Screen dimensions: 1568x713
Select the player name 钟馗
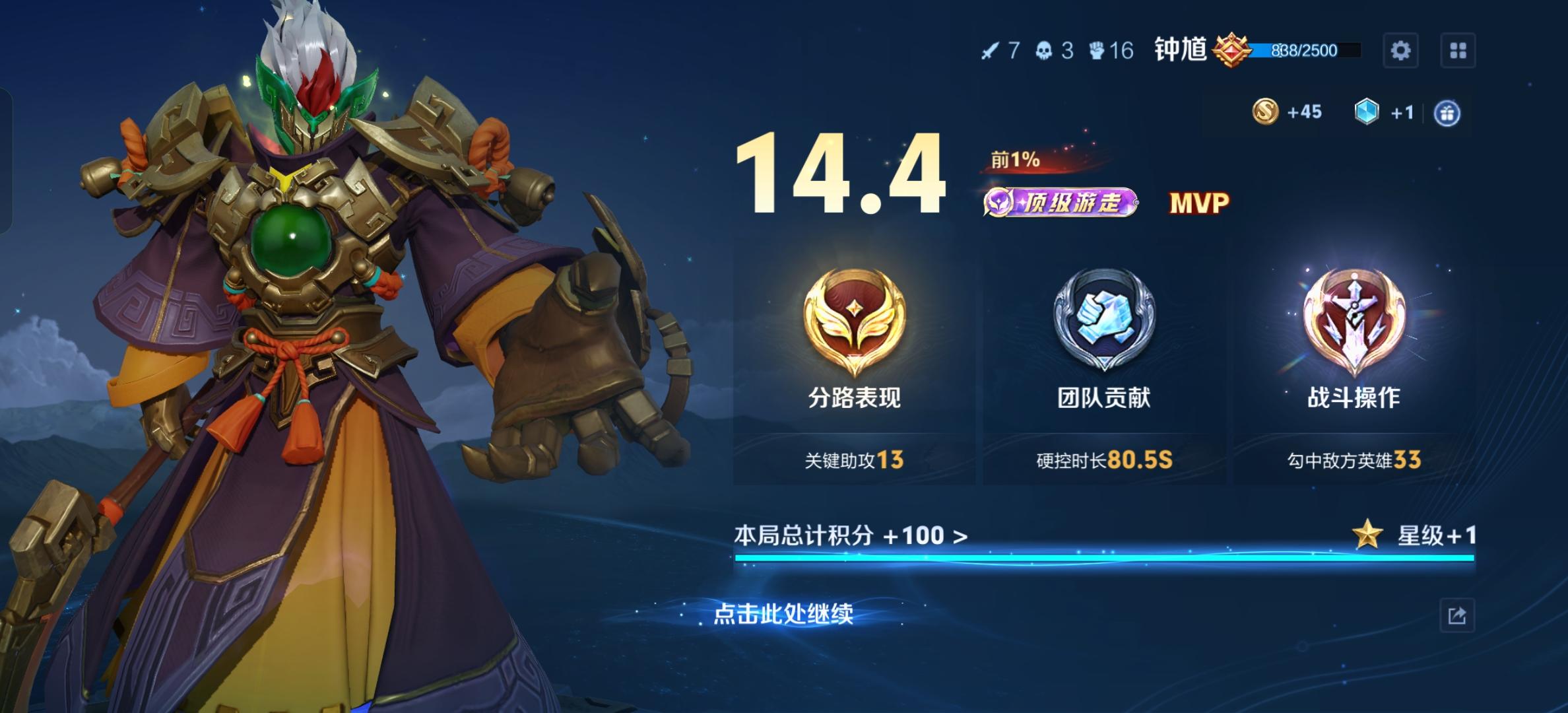click(x=1179, y=50)
